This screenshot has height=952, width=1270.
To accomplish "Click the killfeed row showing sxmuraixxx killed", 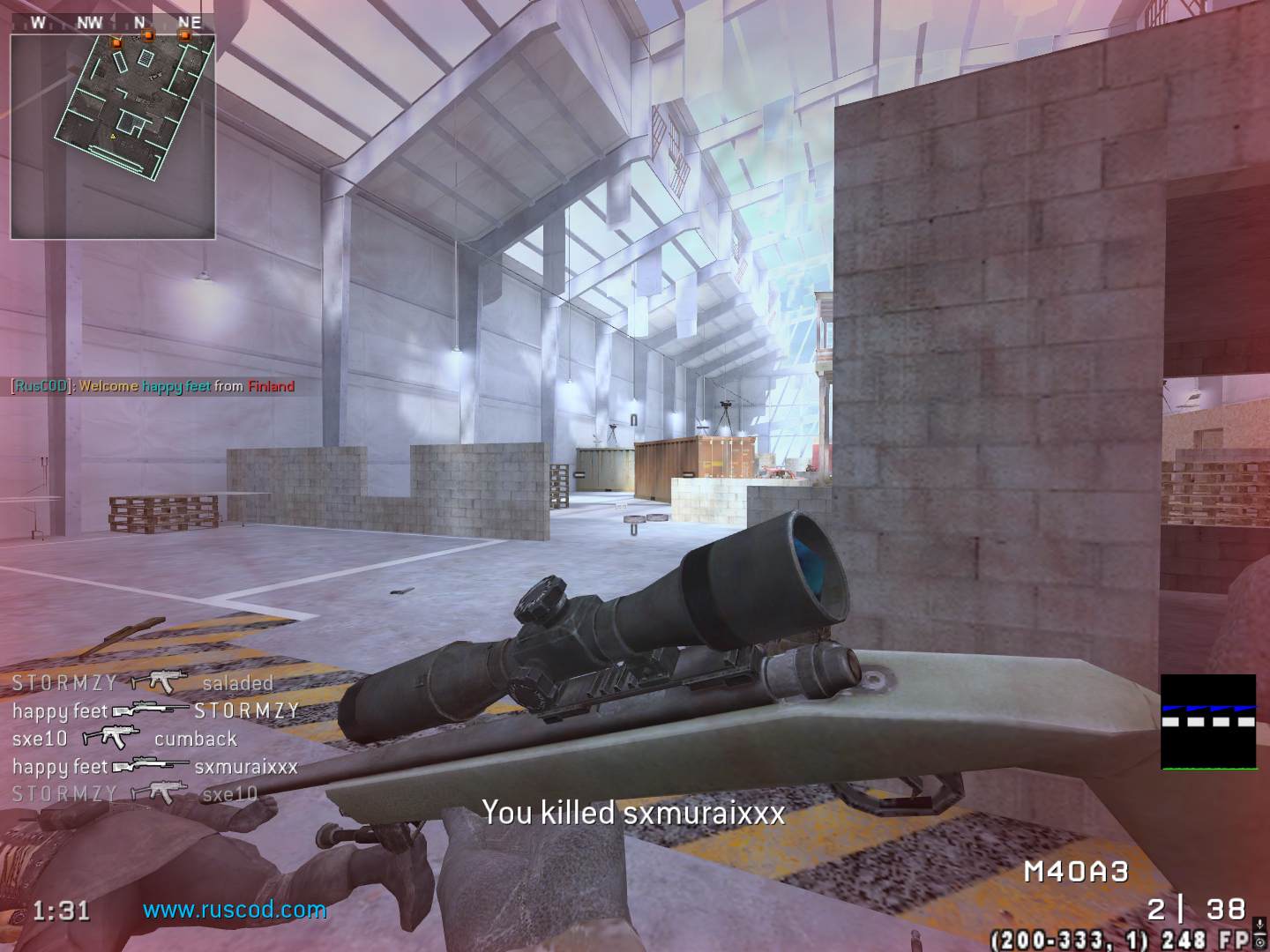I will pos(155,766).
